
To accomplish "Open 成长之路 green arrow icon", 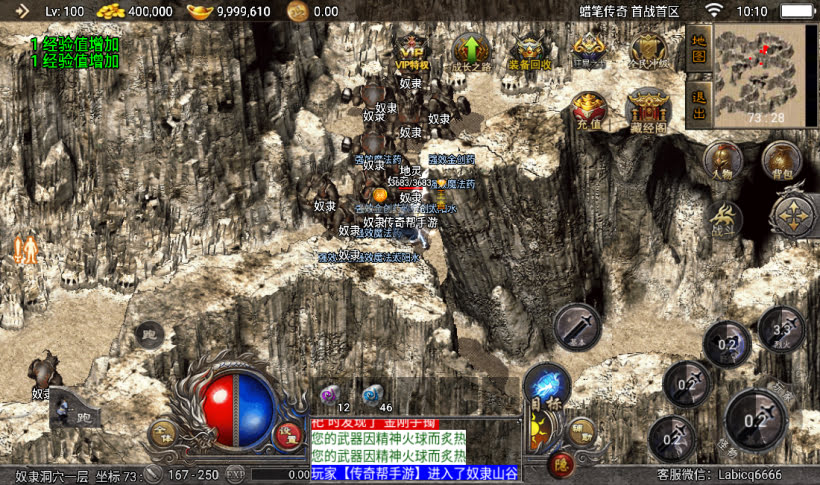I will 470,51.
